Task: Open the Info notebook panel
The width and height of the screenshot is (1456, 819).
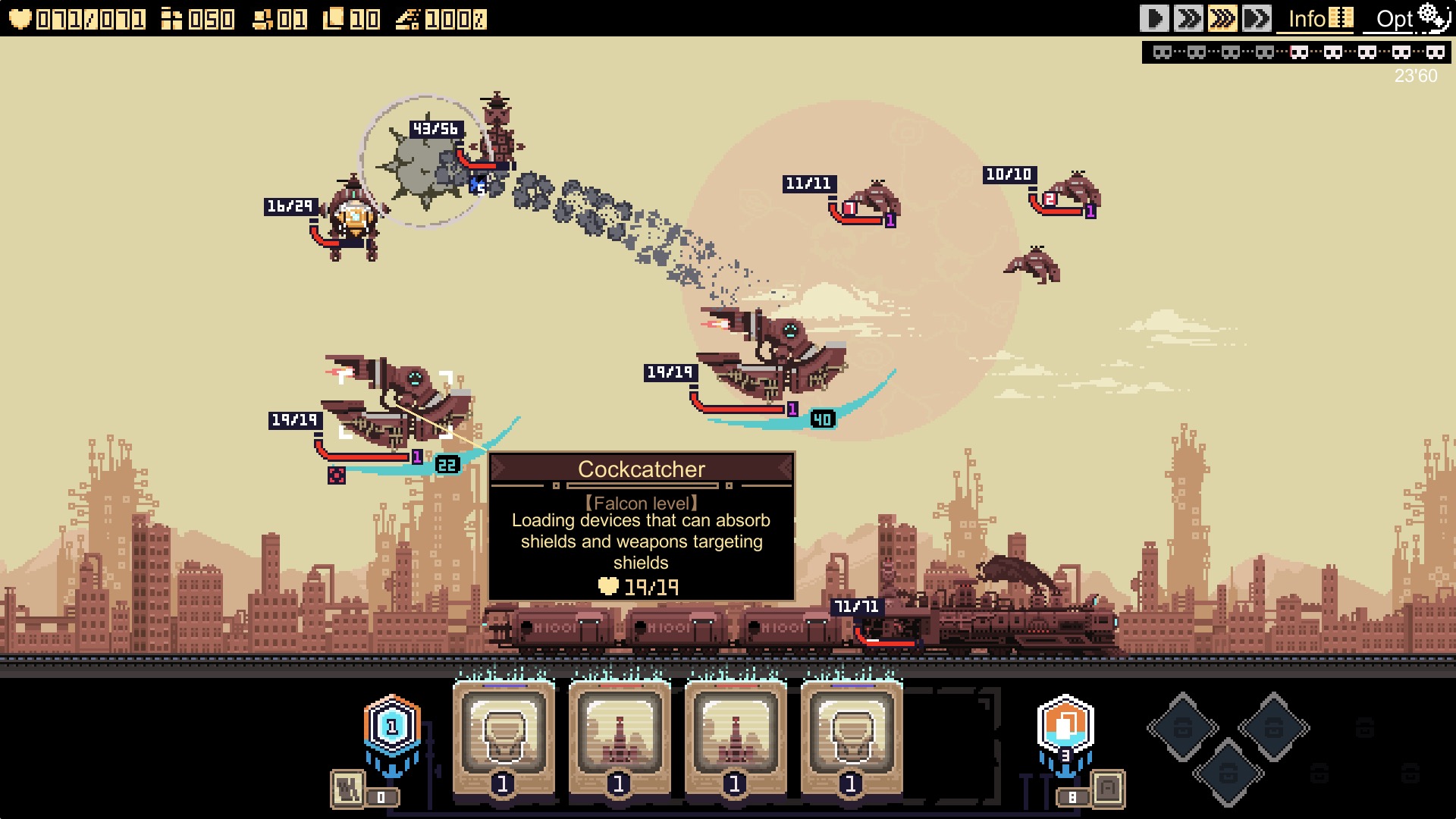Action: (x=1319, y=18)
